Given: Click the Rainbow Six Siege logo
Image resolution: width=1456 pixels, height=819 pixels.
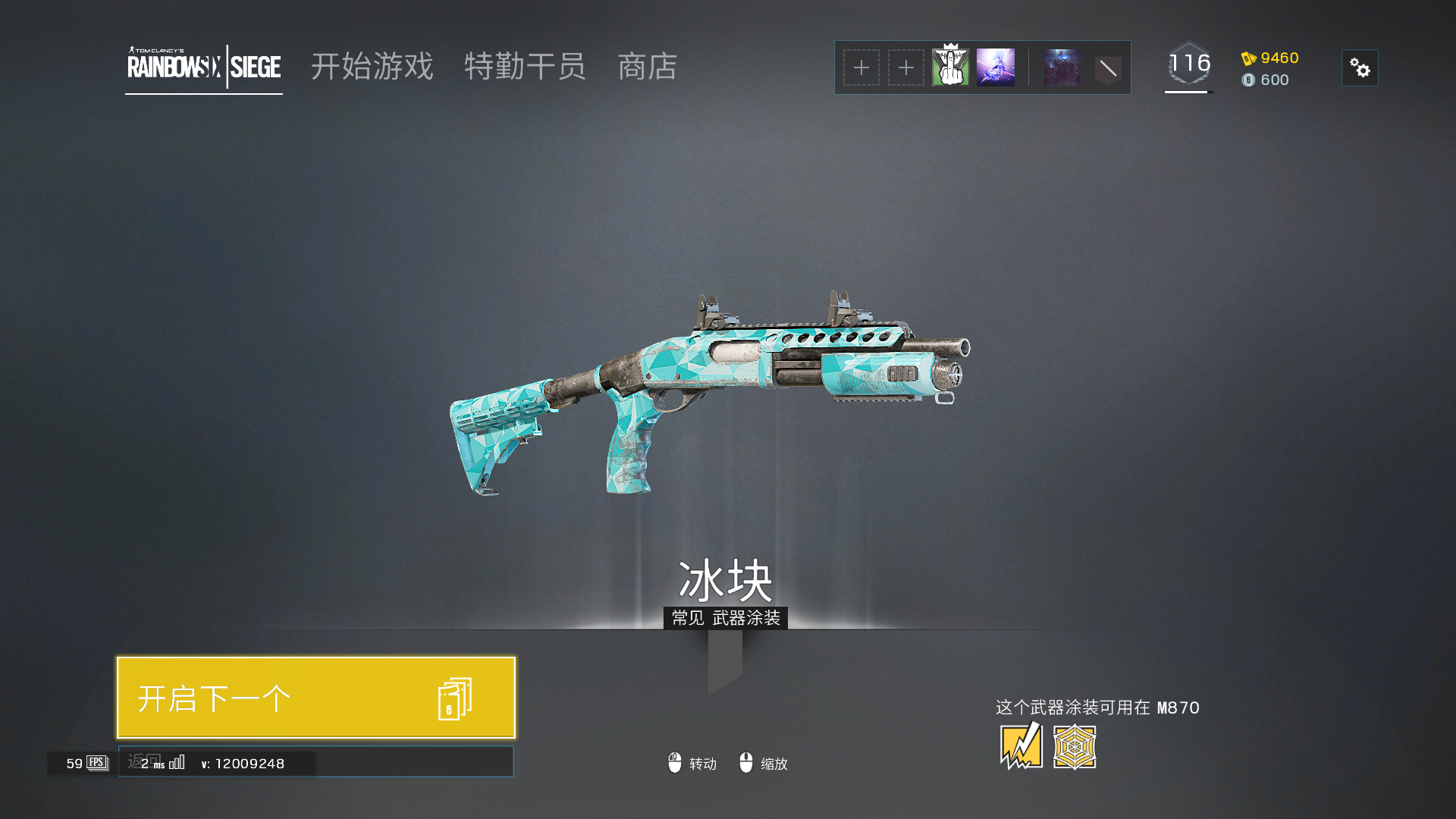Looking at the screenshot, I should coord(204,67).
